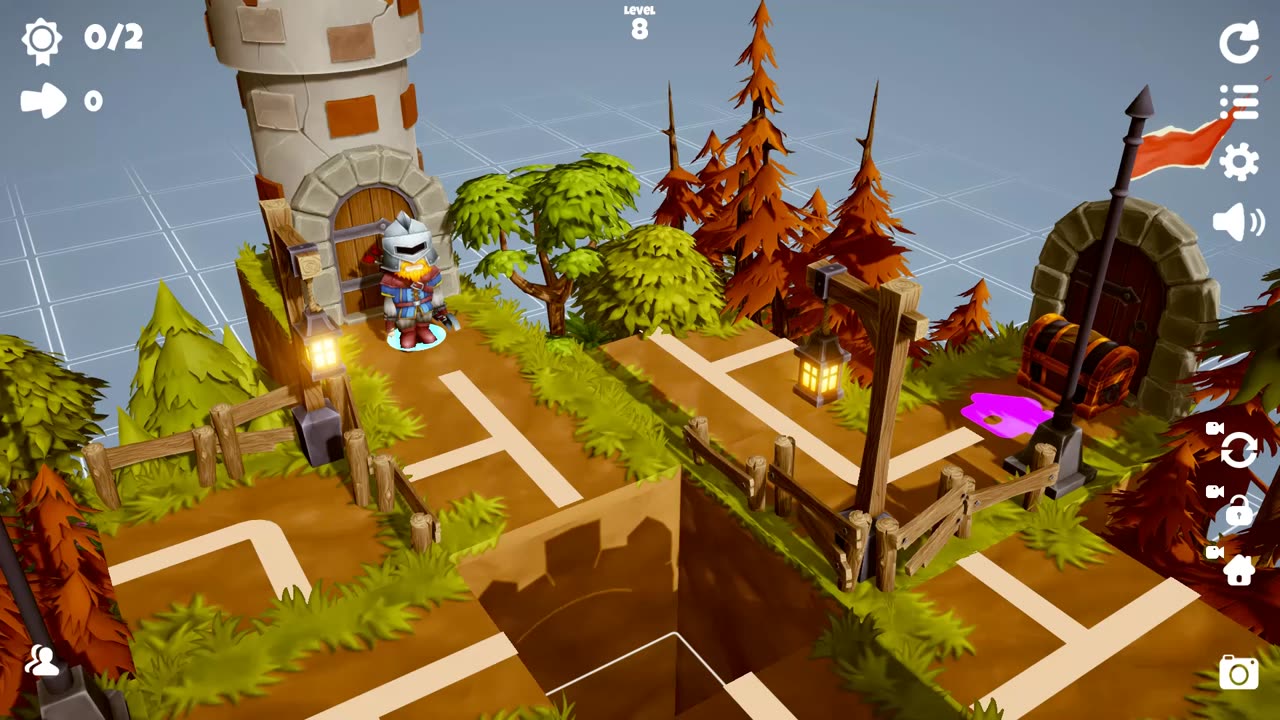Screen dimensions: 1280x720
Task: Toggle the camera lock icon
Action: (x=1239, y=511)
